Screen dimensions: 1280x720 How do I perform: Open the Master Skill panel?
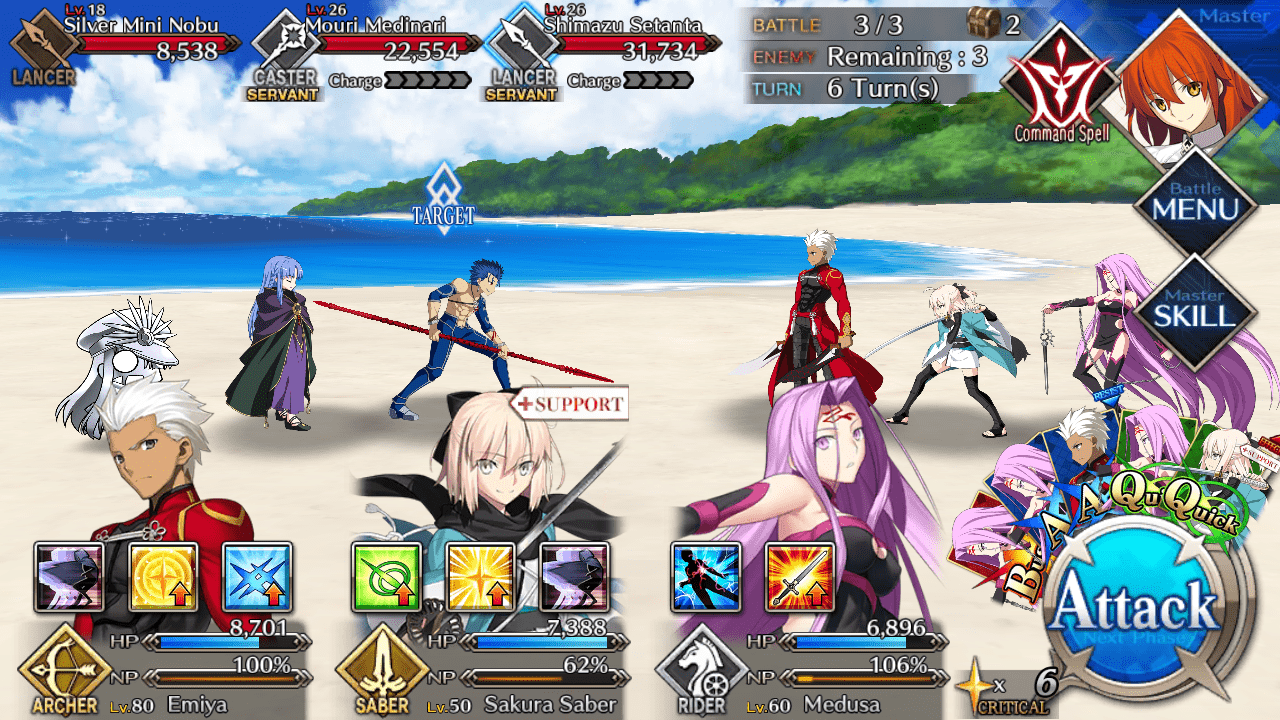pos(1194,312)
